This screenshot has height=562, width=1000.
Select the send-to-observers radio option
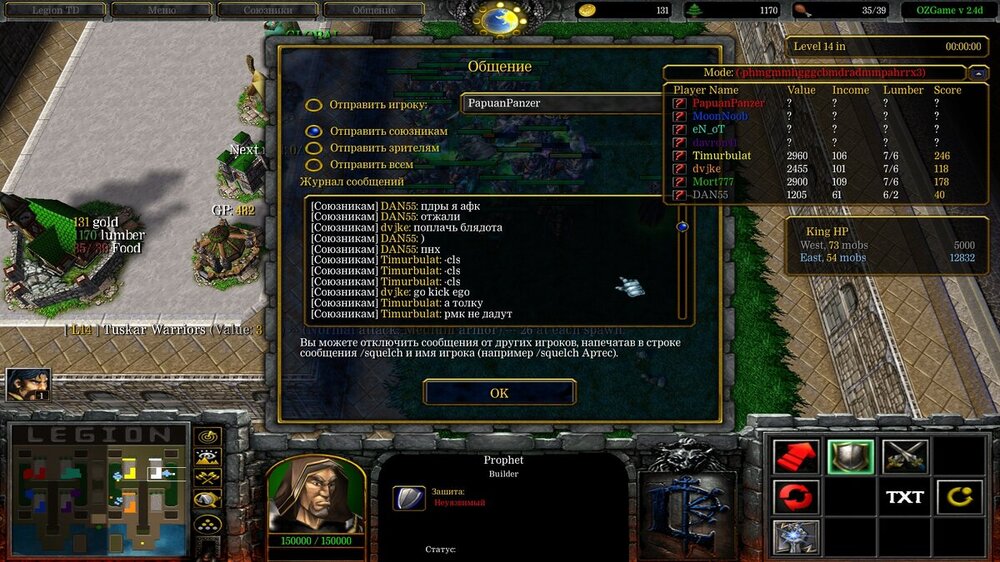pyautogui.click(x=314, y=148)
